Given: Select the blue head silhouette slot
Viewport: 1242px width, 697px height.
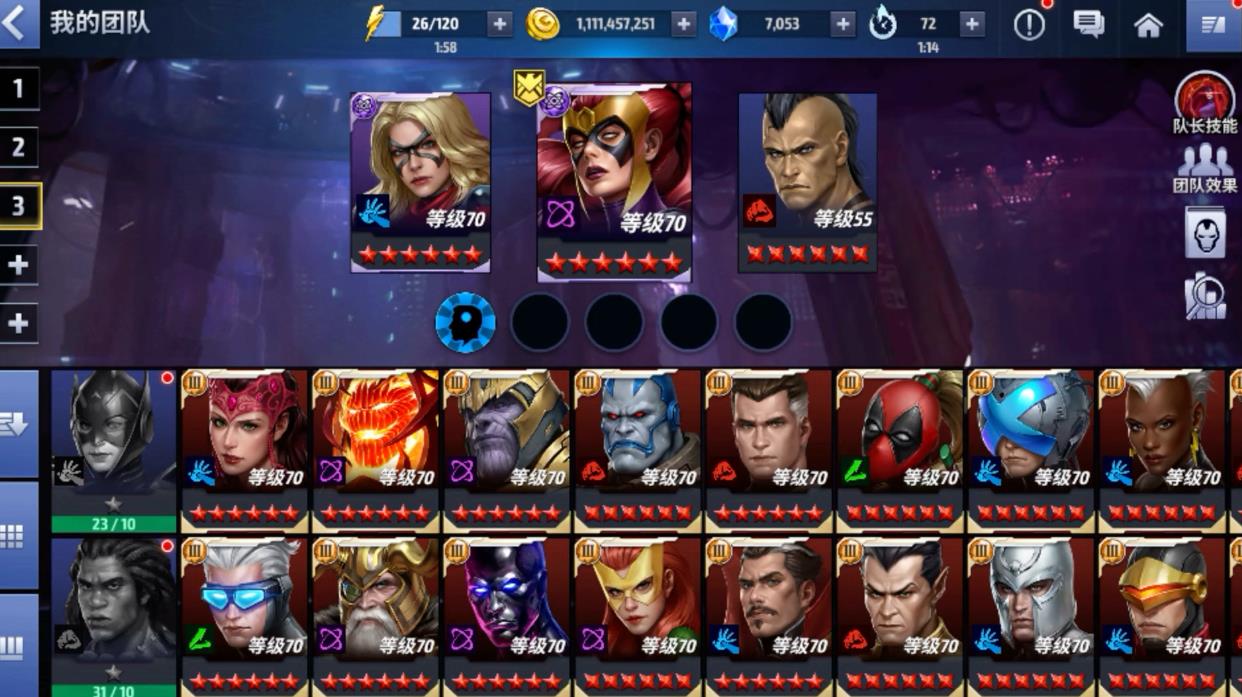Looking at the screenshot, I should tap(465, 322).
